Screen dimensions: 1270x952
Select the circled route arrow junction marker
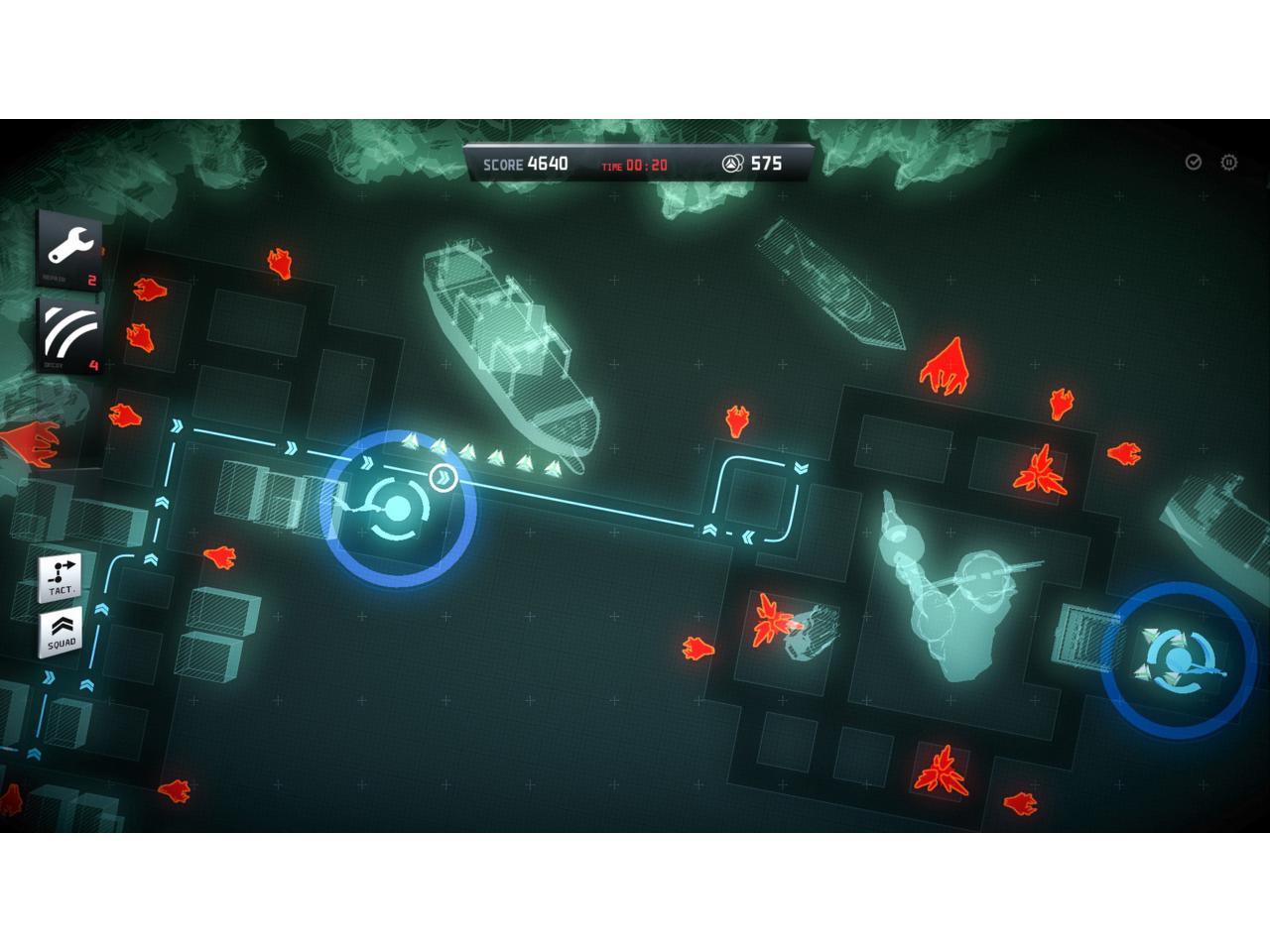coord(444,478)
